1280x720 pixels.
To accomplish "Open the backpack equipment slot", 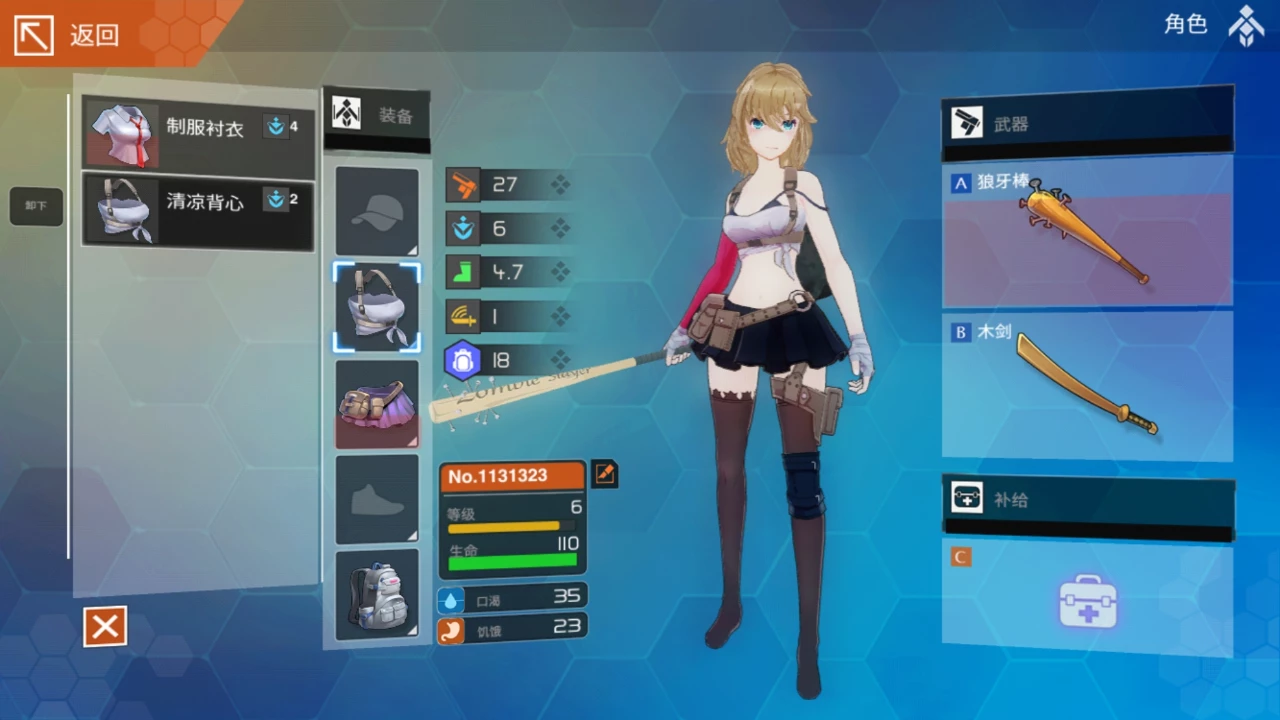I will point(377,594).
